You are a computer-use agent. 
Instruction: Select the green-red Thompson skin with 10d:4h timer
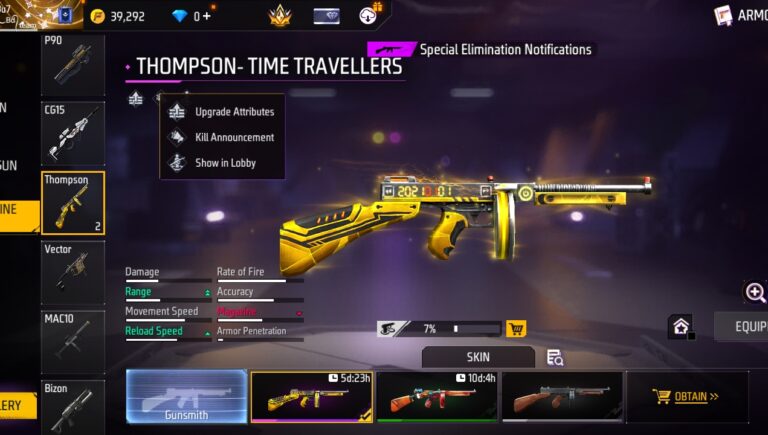point(436,396)
